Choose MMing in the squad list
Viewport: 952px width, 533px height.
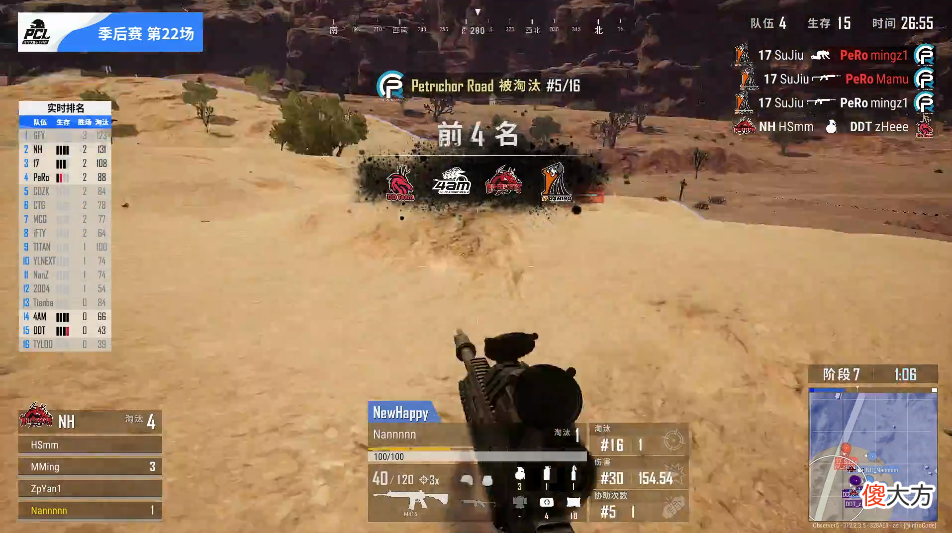pyautogui.click(x=90, y=466)
